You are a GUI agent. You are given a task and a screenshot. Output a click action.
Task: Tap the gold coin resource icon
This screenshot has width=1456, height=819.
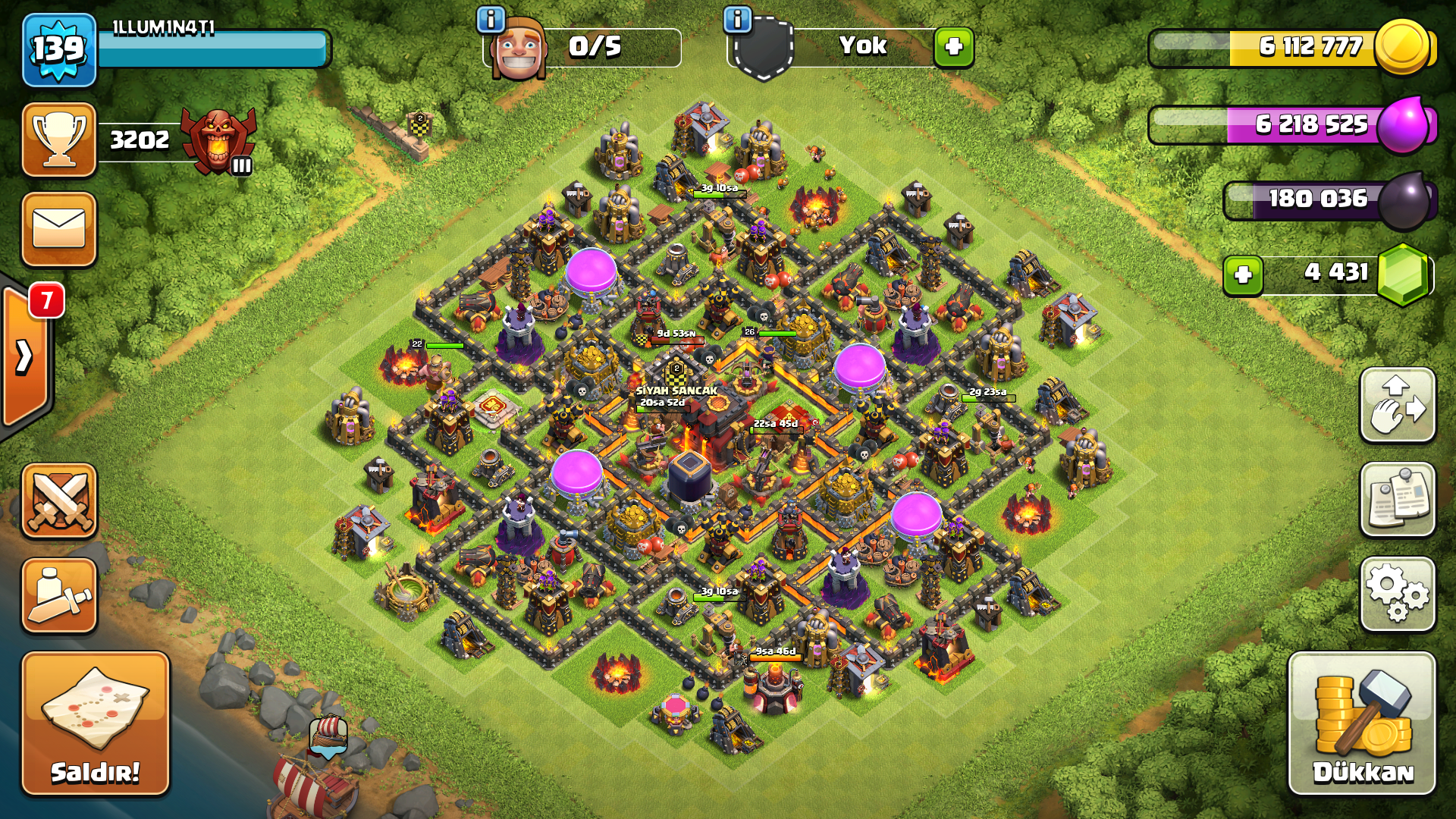coord(1402,47)
